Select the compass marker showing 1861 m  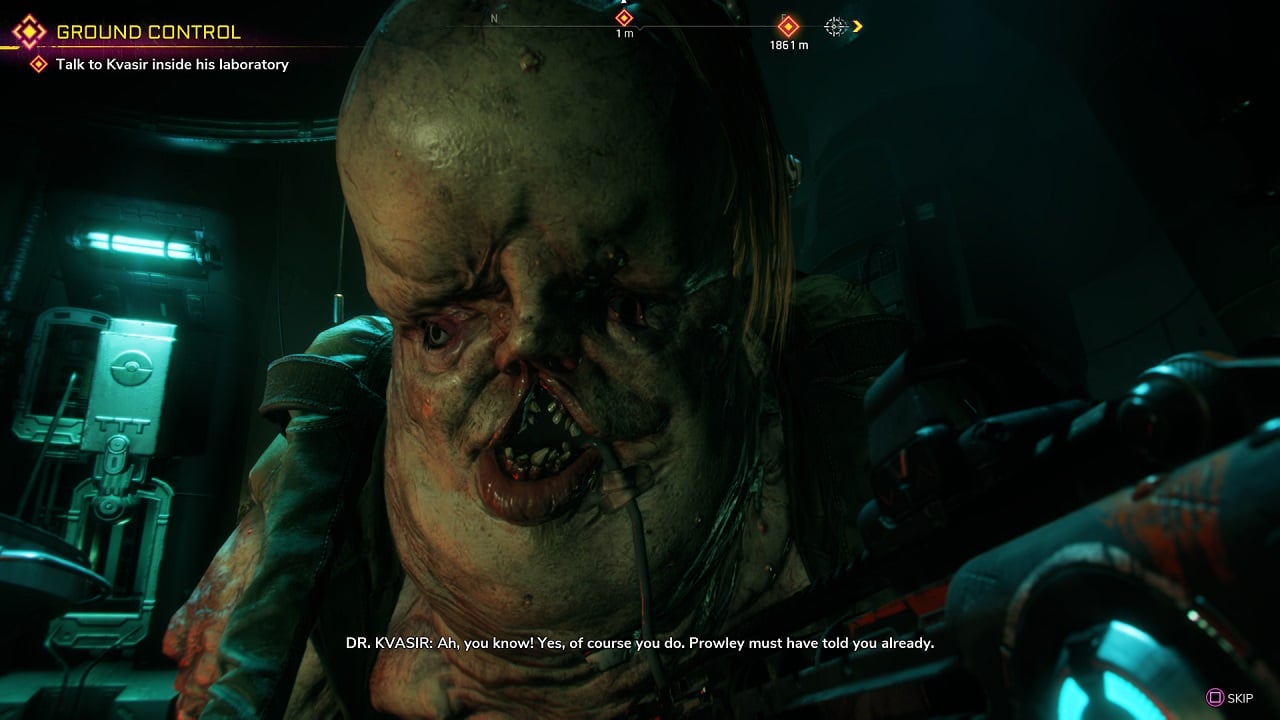click(788, 27)
